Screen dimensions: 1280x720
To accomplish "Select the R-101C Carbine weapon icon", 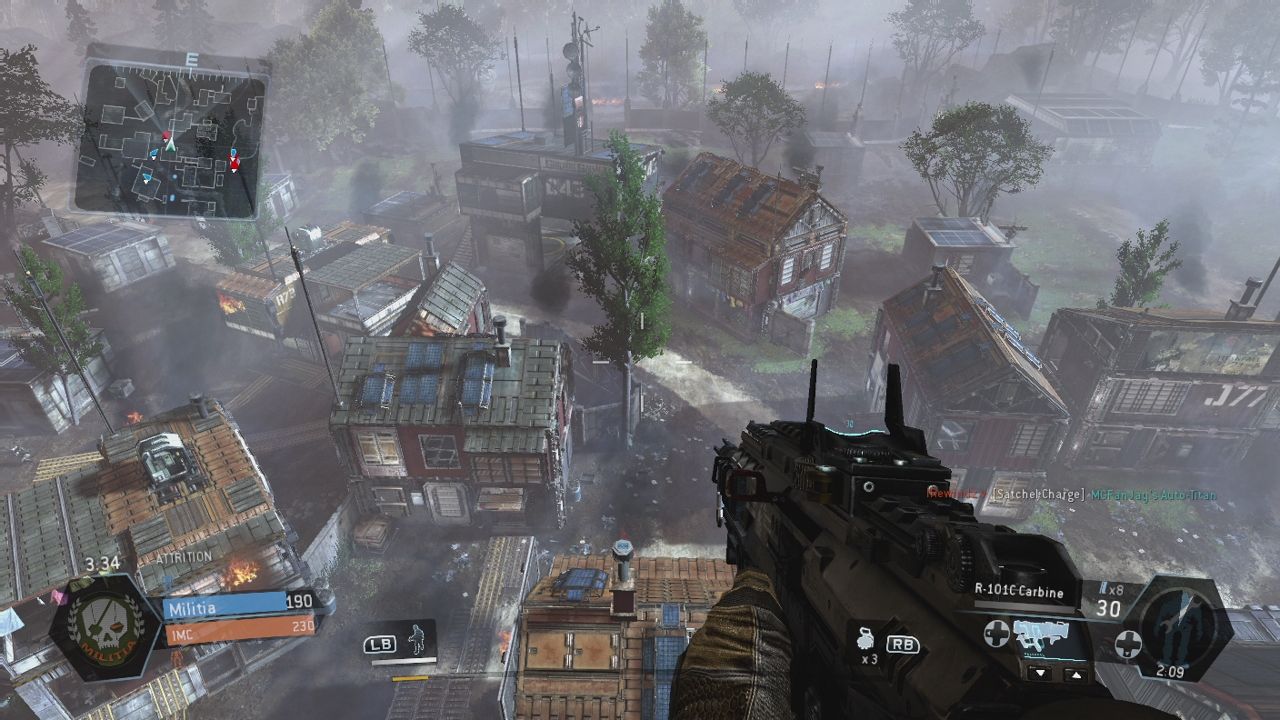I will [x=1040, y=631].
